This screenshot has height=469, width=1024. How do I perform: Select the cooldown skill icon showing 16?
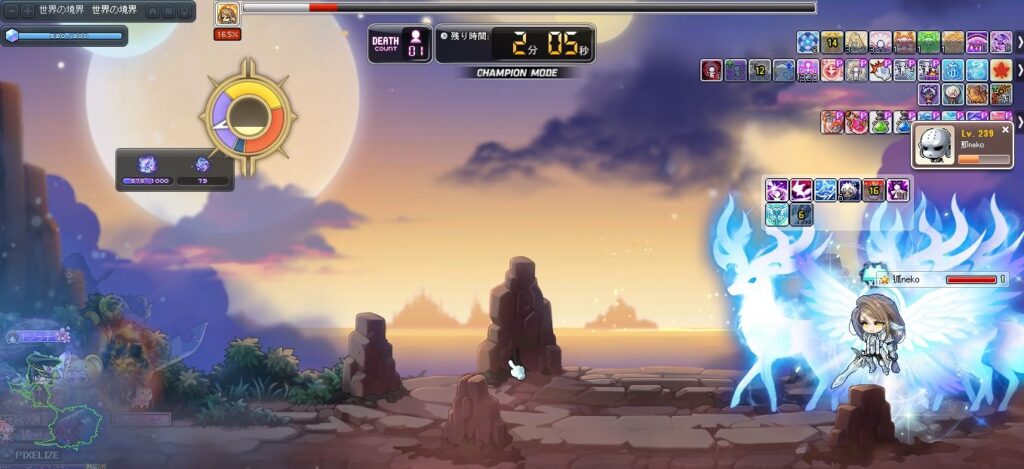click(x=874, y=190)
